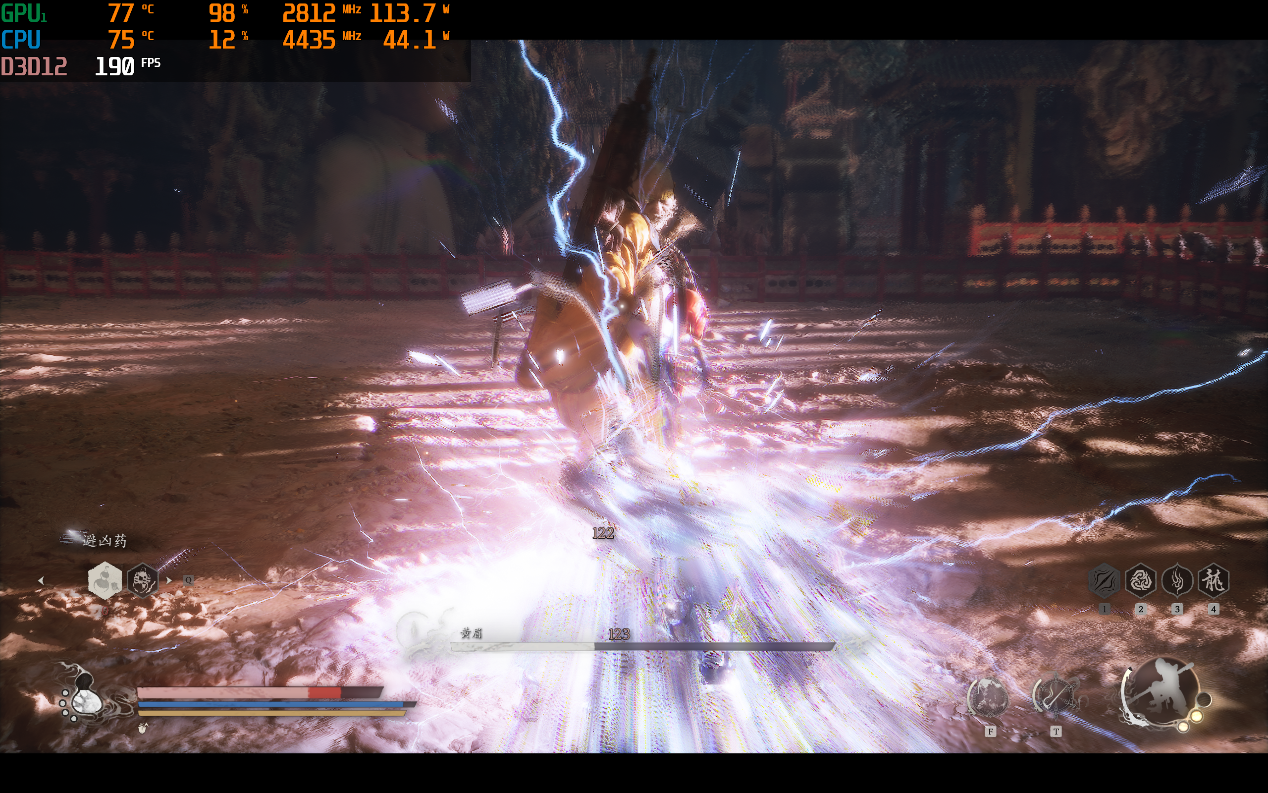The image size is (1268, 793).
Task: Activate the swirling cloud spell in slot 2
Action: pos(1140,580)
